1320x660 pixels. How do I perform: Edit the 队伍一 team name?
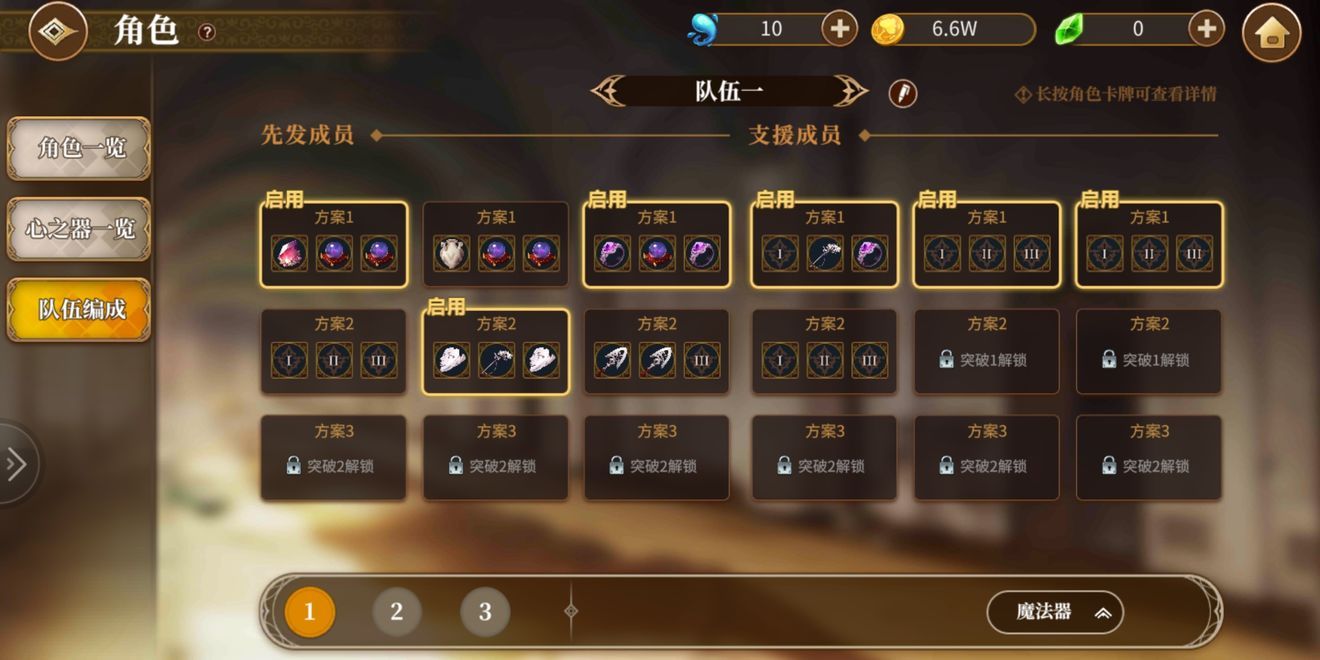[x=902, y=94]
